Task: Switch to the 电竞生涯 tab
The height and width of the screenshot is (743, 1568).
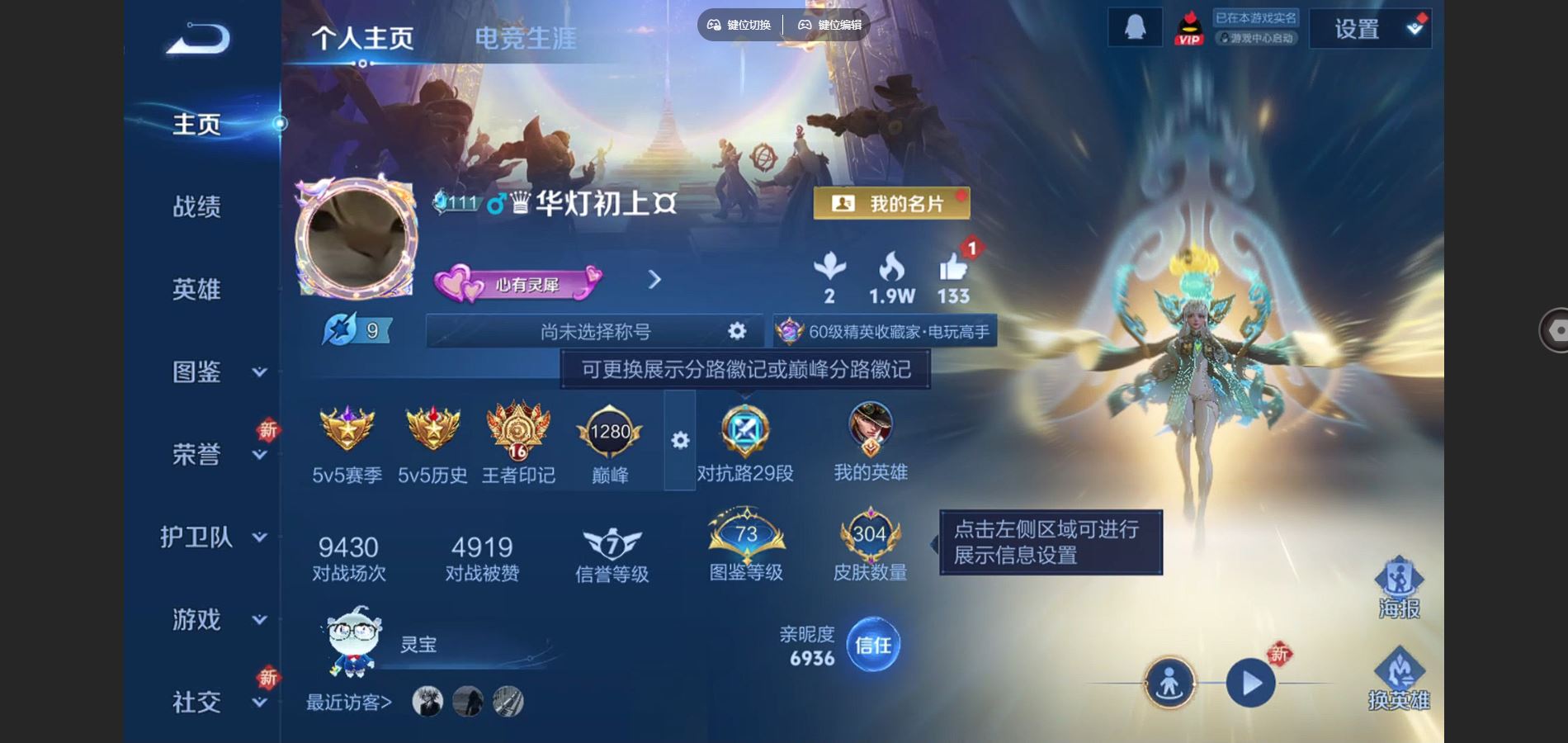Action: click(x=526, y=37)
